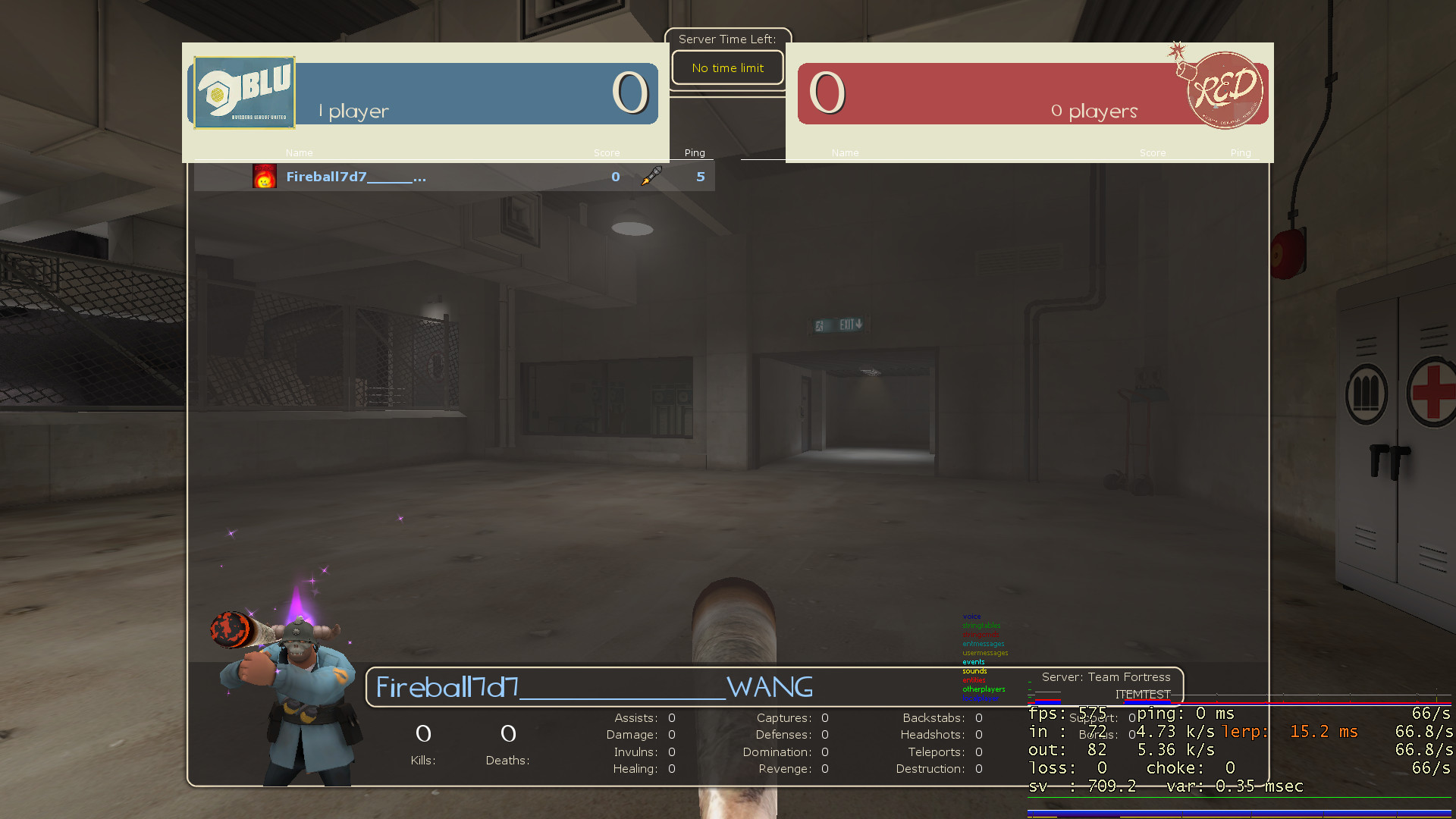Viewport: 1456px width, 819px height.
Task: Select the Score column header on RED scoreboard
Action: [1153, 152]
